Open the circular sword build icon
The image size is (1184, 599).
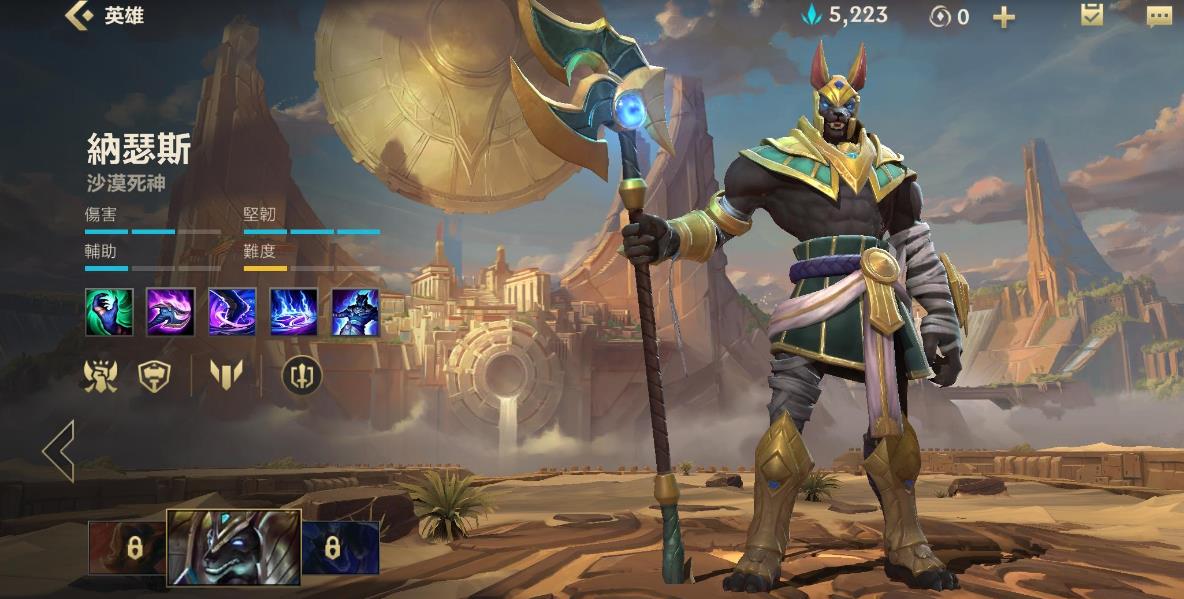click(x=300, y=375)
